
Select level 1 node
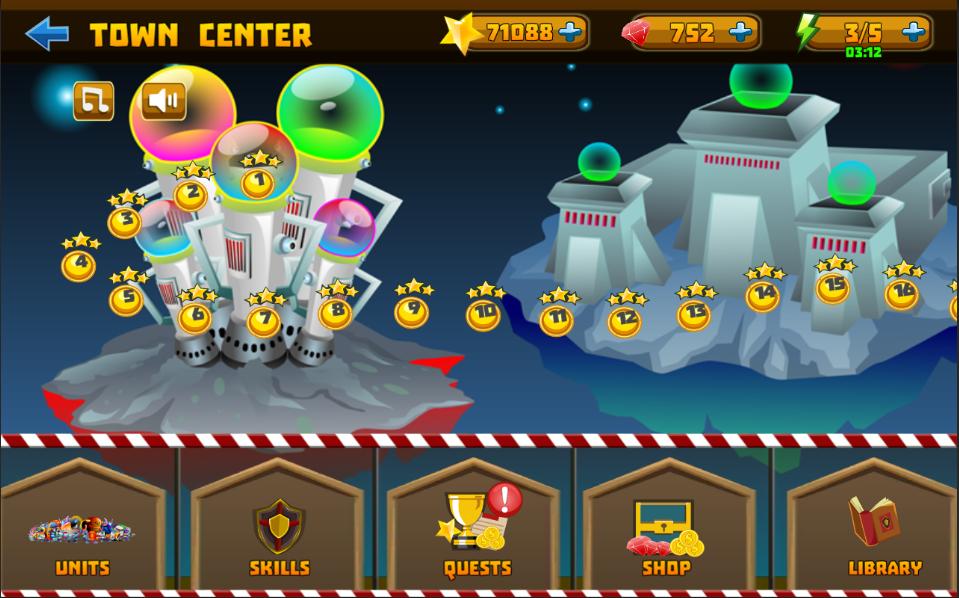point(258,183)
